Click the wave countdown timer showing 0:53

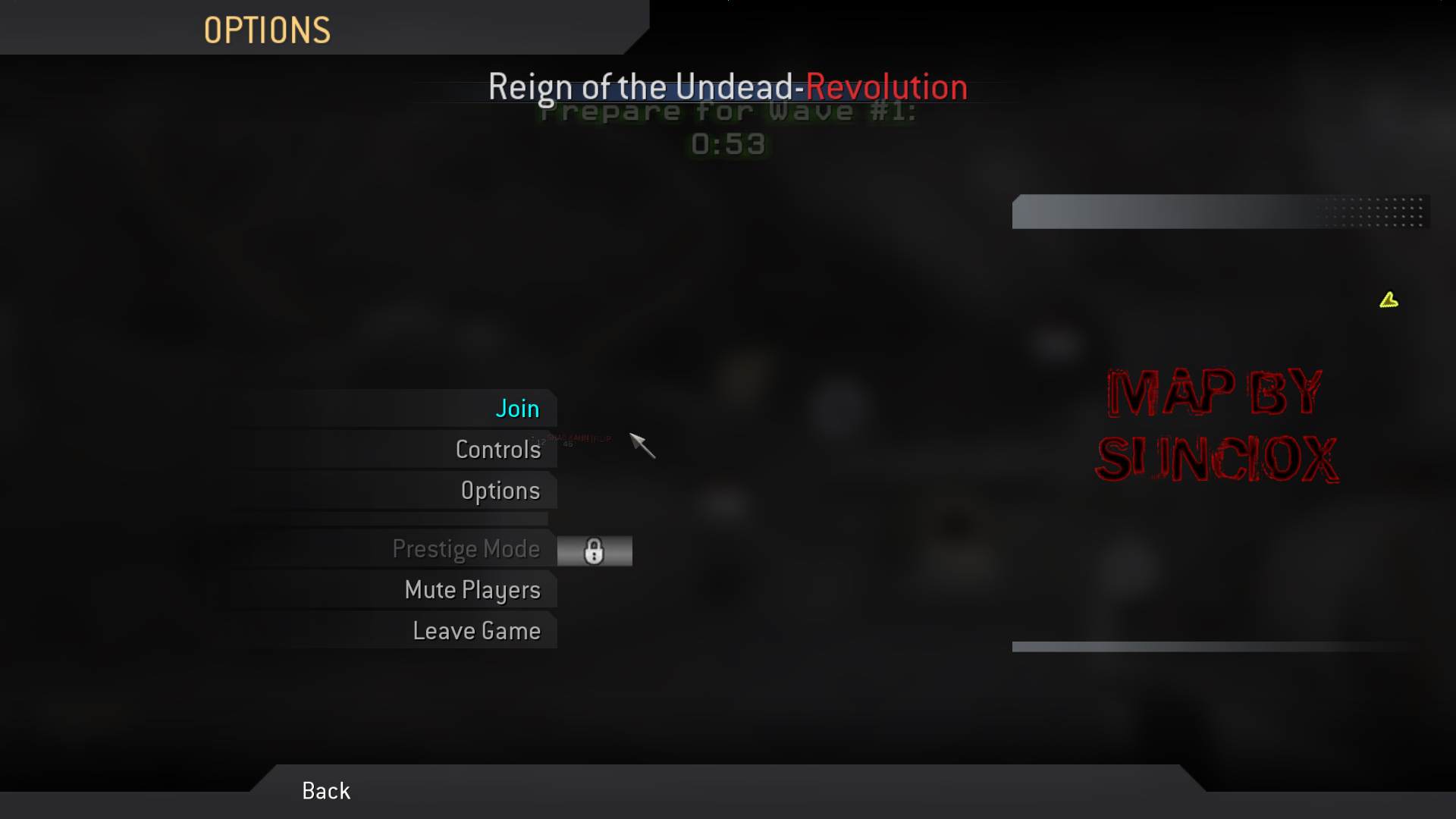(727, 144)
